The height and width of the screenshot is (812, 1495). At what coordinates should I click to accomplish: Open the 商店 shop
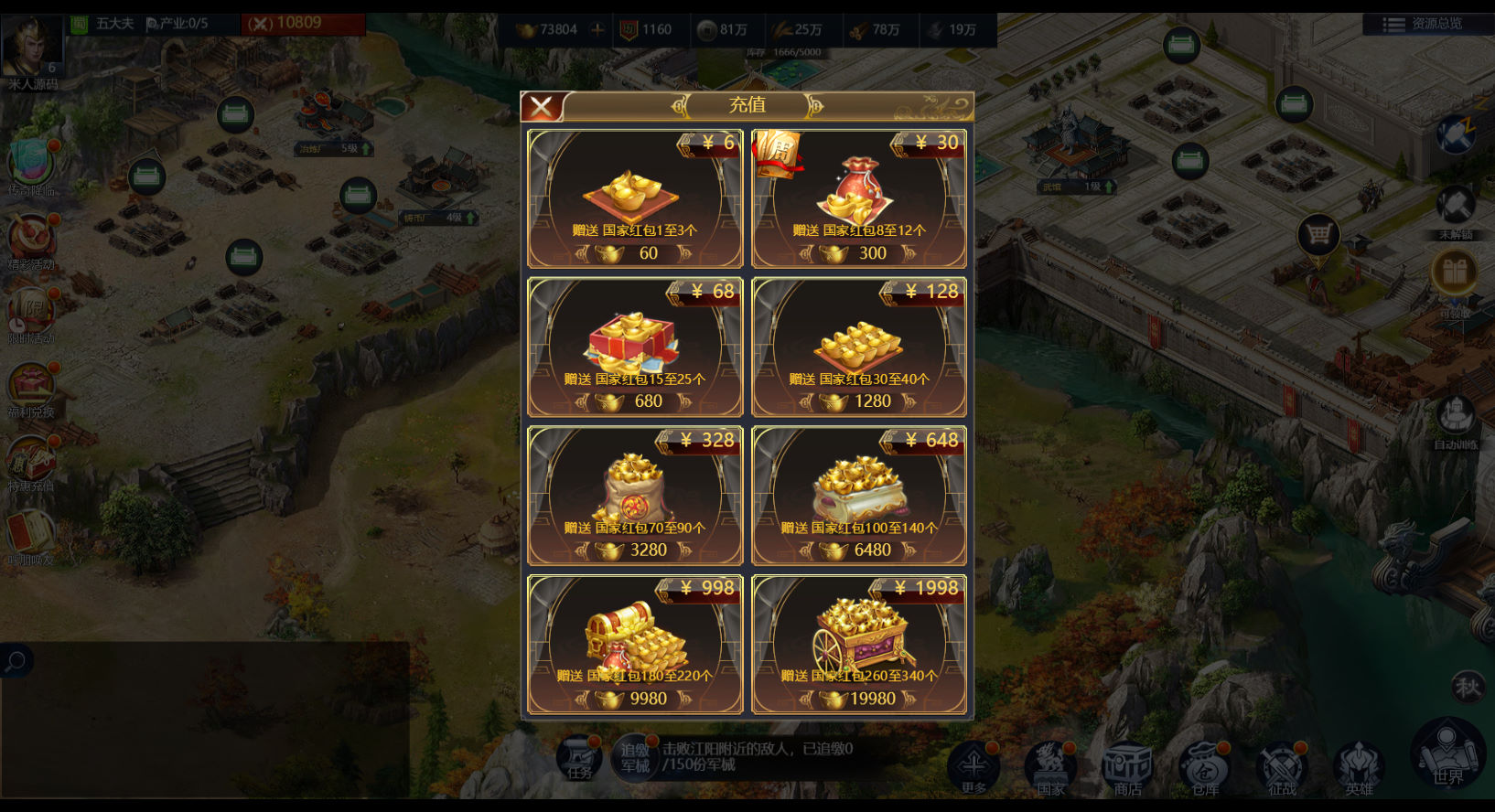(1127, 766)
